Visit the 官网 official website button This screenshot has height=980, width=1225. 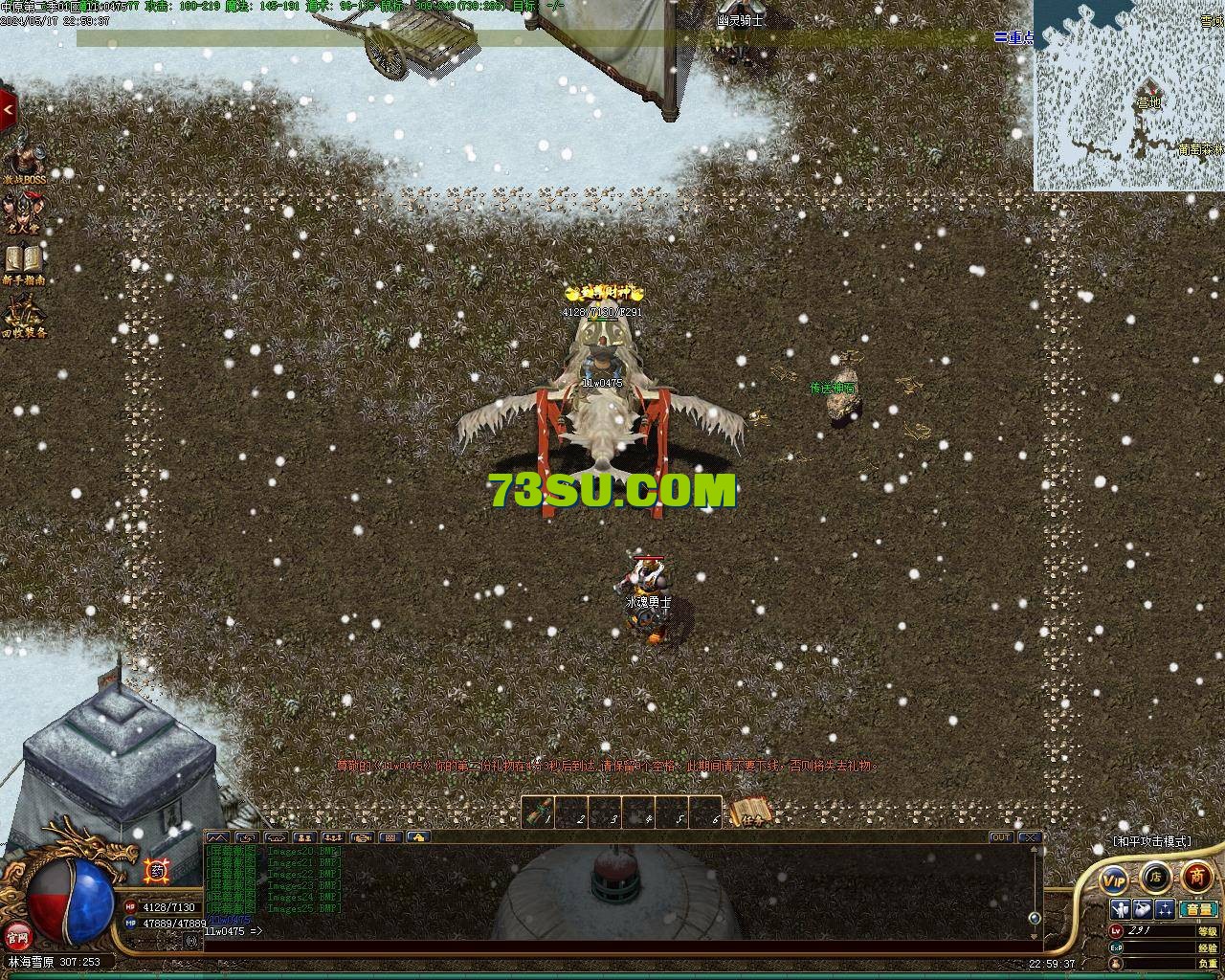16,935
